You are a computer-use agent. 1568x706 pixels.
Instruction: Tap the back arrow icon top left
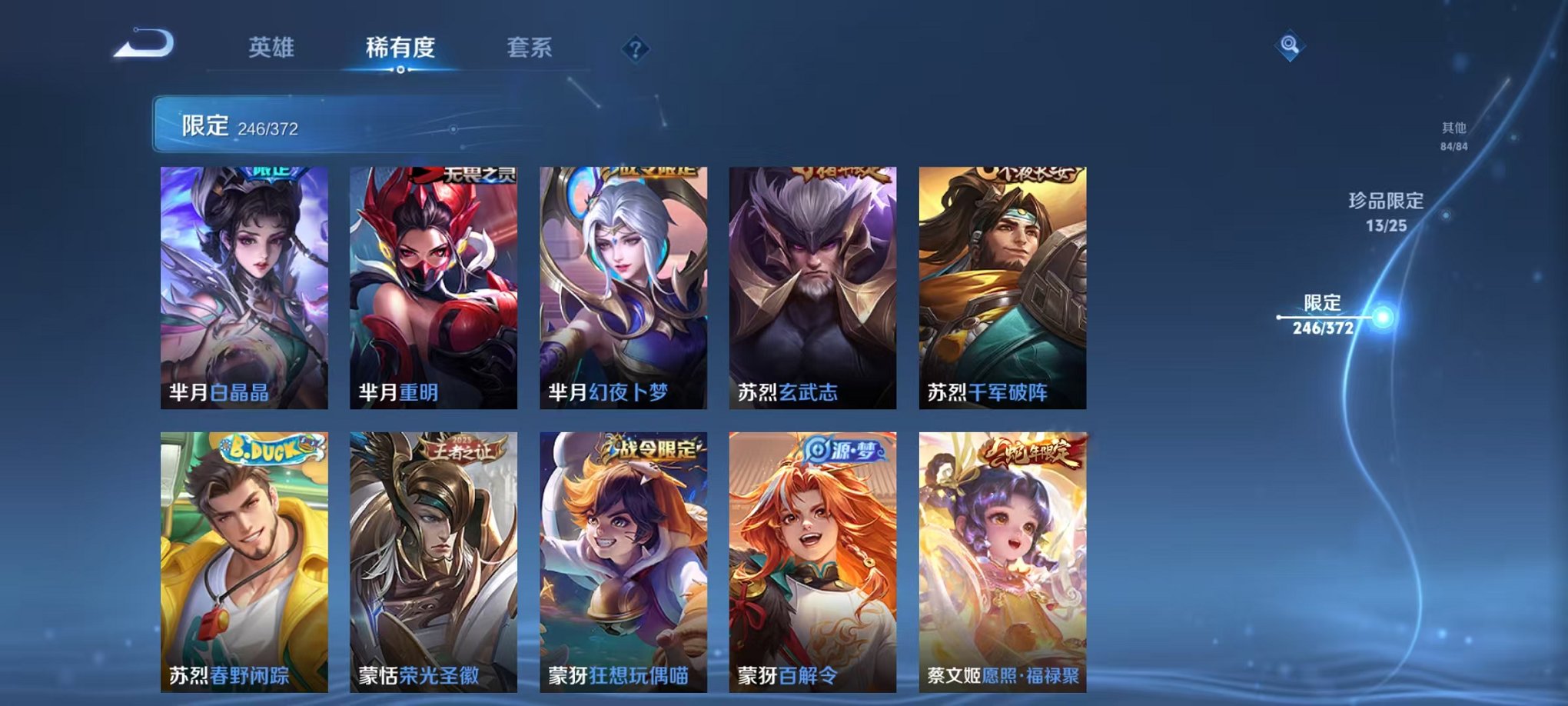(x=142, y=48)
